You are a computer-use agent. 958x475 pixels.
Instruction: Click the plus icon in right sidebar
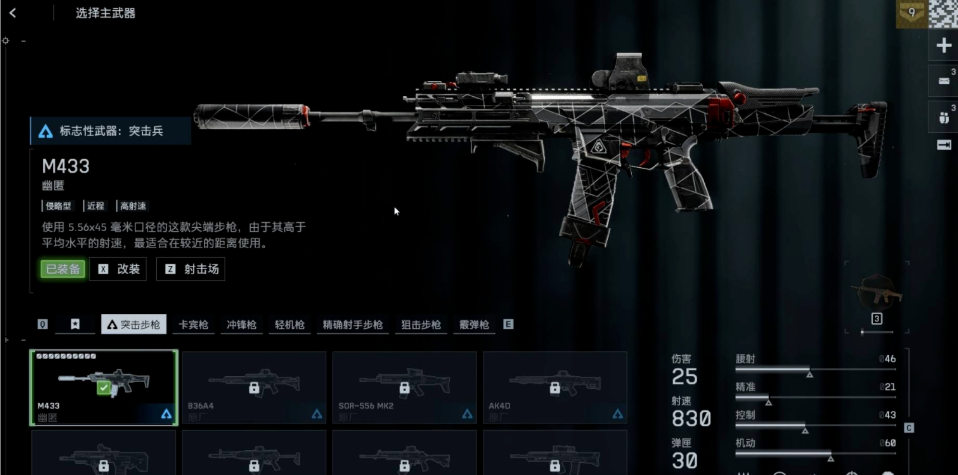944,46
